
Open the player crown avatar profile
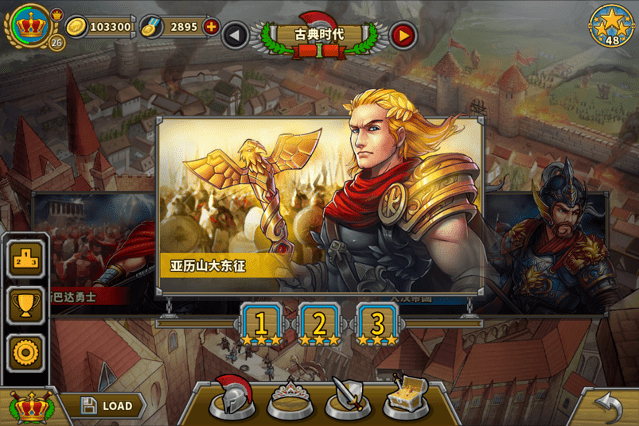tap(25, 24)
